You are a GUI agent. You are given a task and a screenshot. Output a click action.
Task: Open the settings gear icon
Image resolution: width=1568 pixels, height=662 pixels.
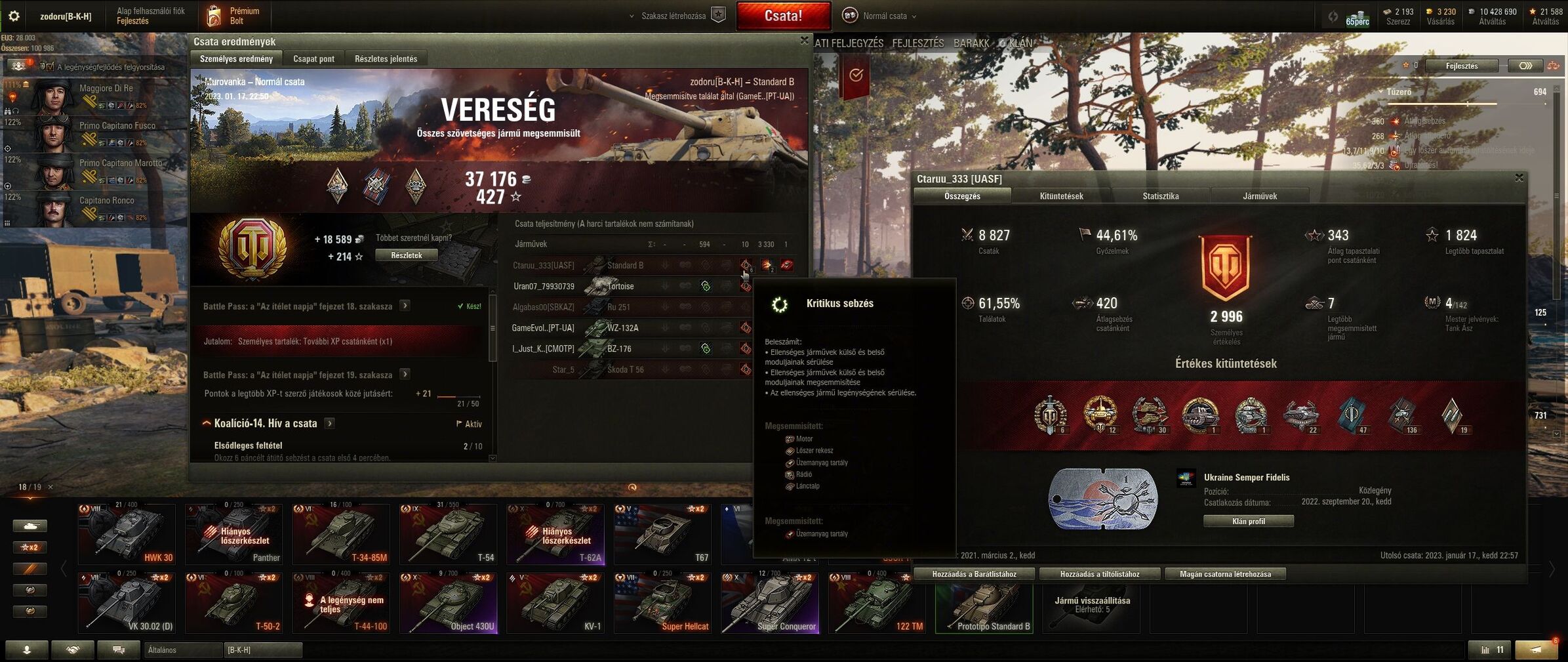pos(14,16)
